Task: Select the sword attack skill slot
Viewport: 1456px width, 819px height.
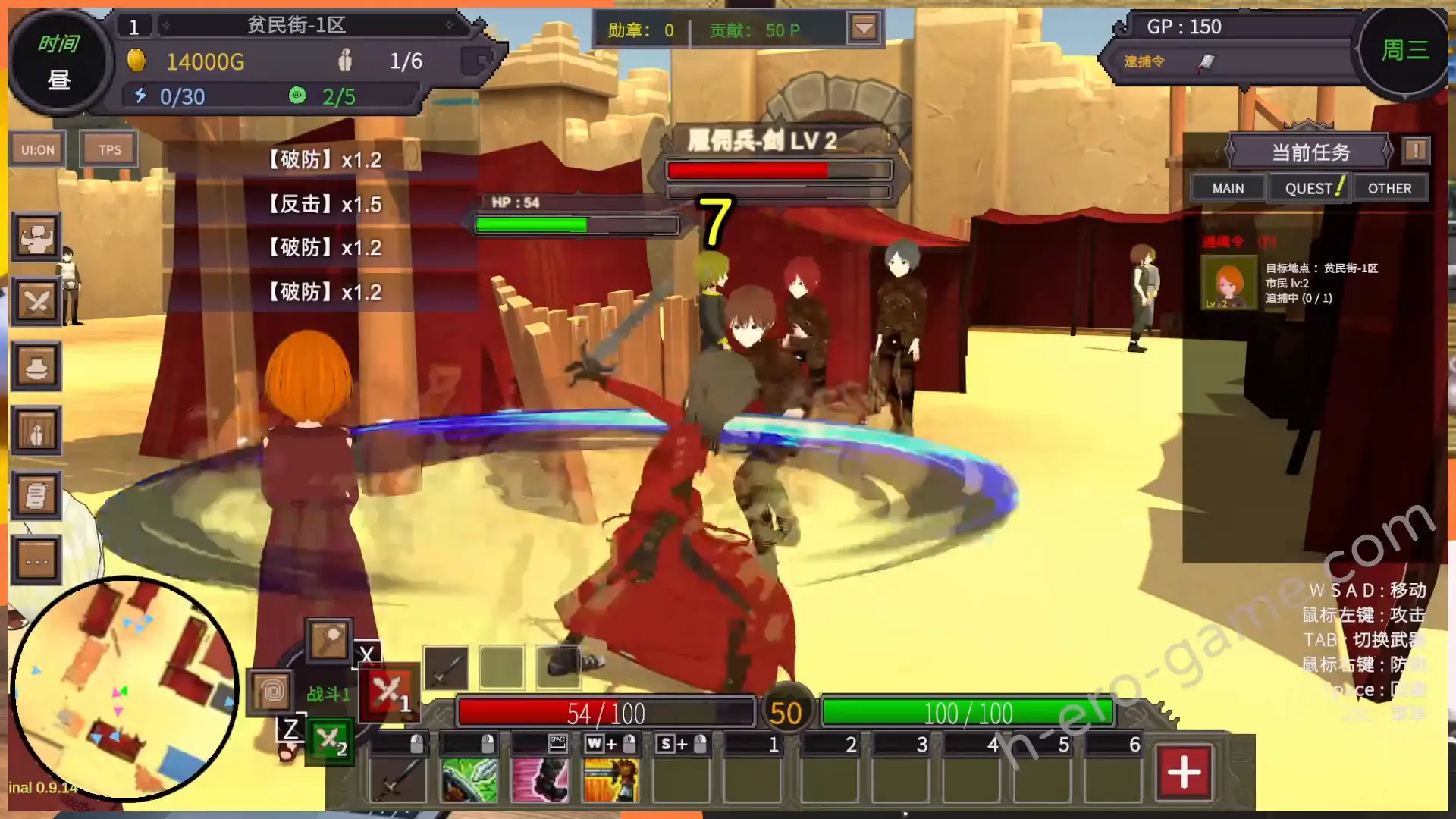Action: [399, 779]
